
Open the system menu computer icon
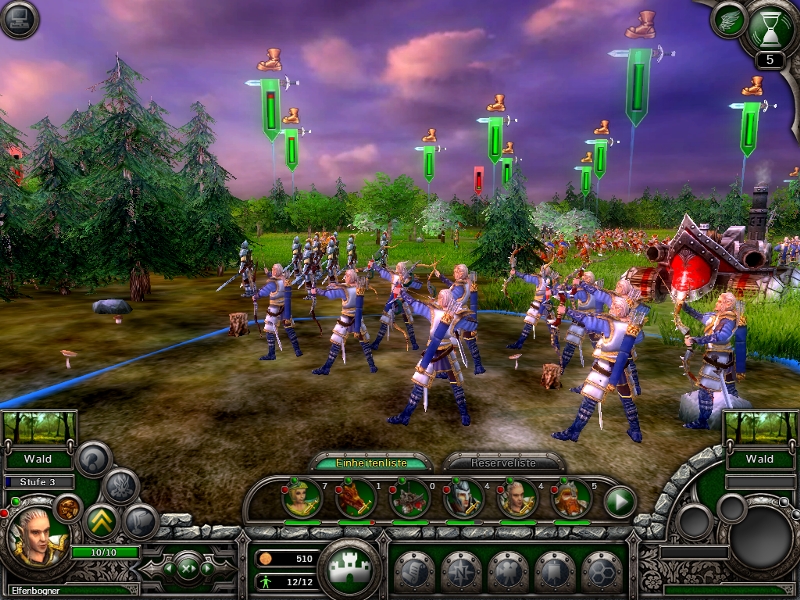(19, 19)
